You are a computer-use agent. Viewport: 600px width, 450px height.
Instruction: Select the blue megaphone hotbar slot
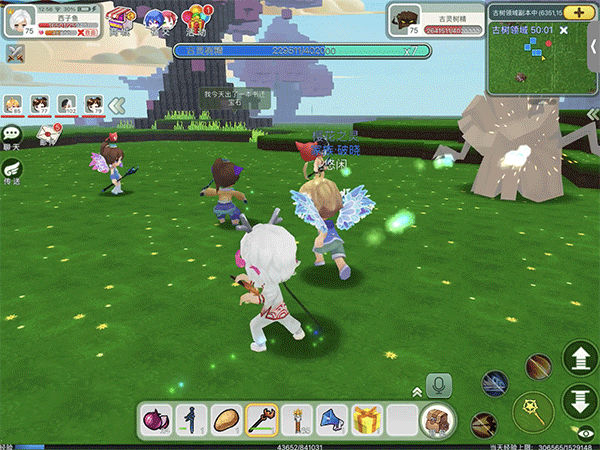click(331, 419)
